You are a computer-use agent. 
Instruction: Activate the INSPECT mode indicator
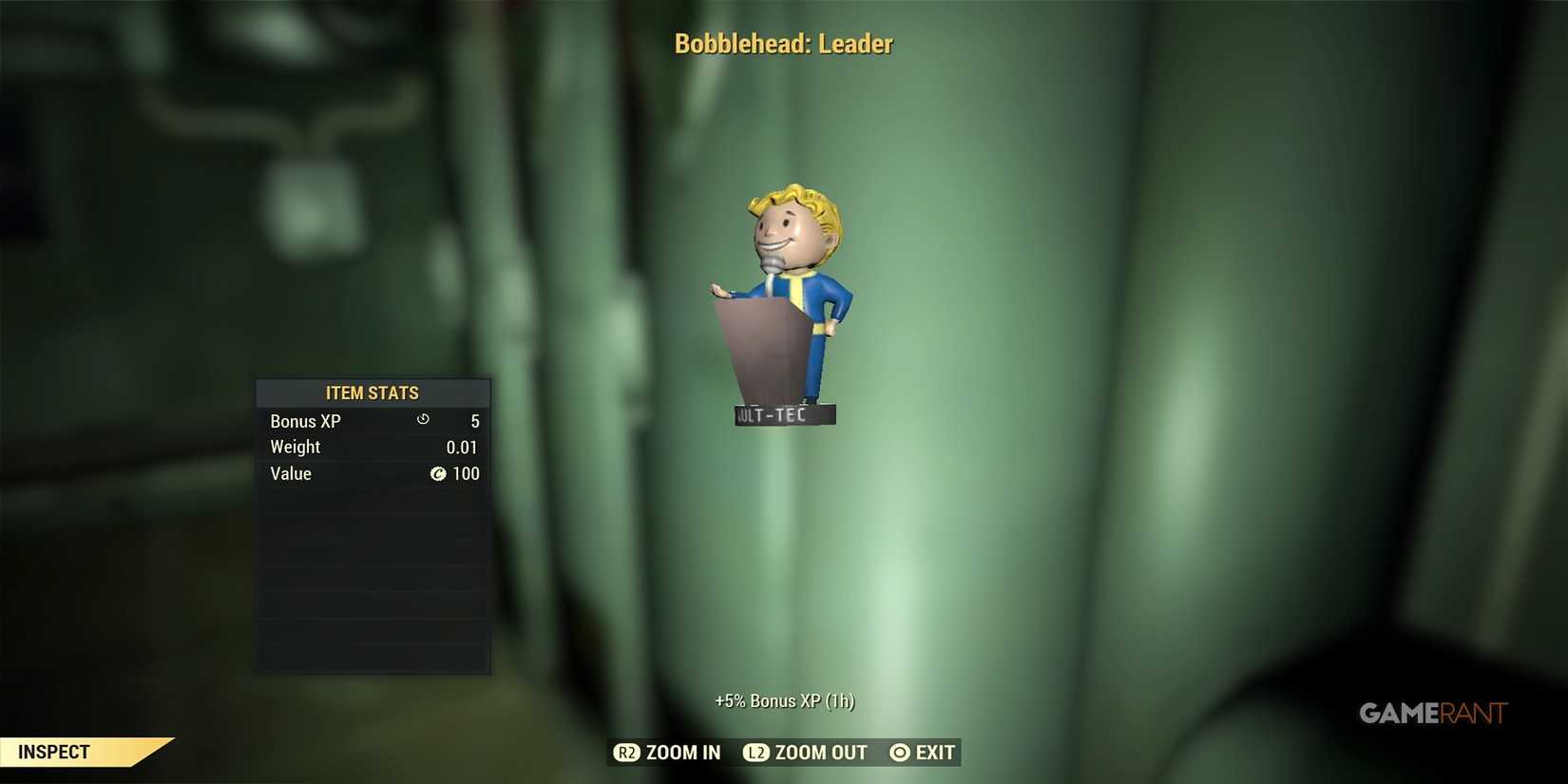click(x=54, y=751)
